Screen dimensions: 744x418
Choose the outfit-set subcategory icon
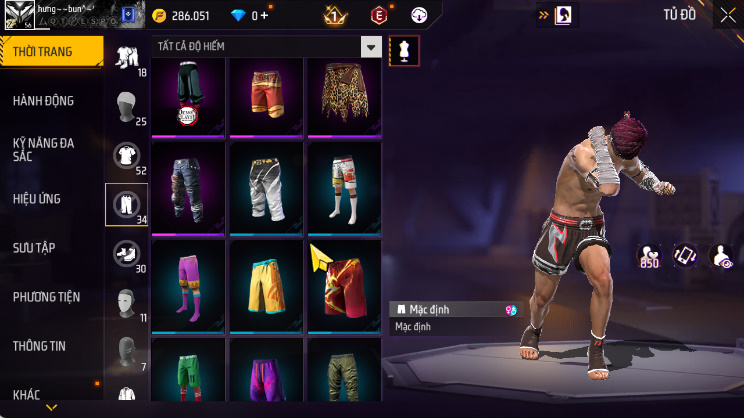(126, 56)
